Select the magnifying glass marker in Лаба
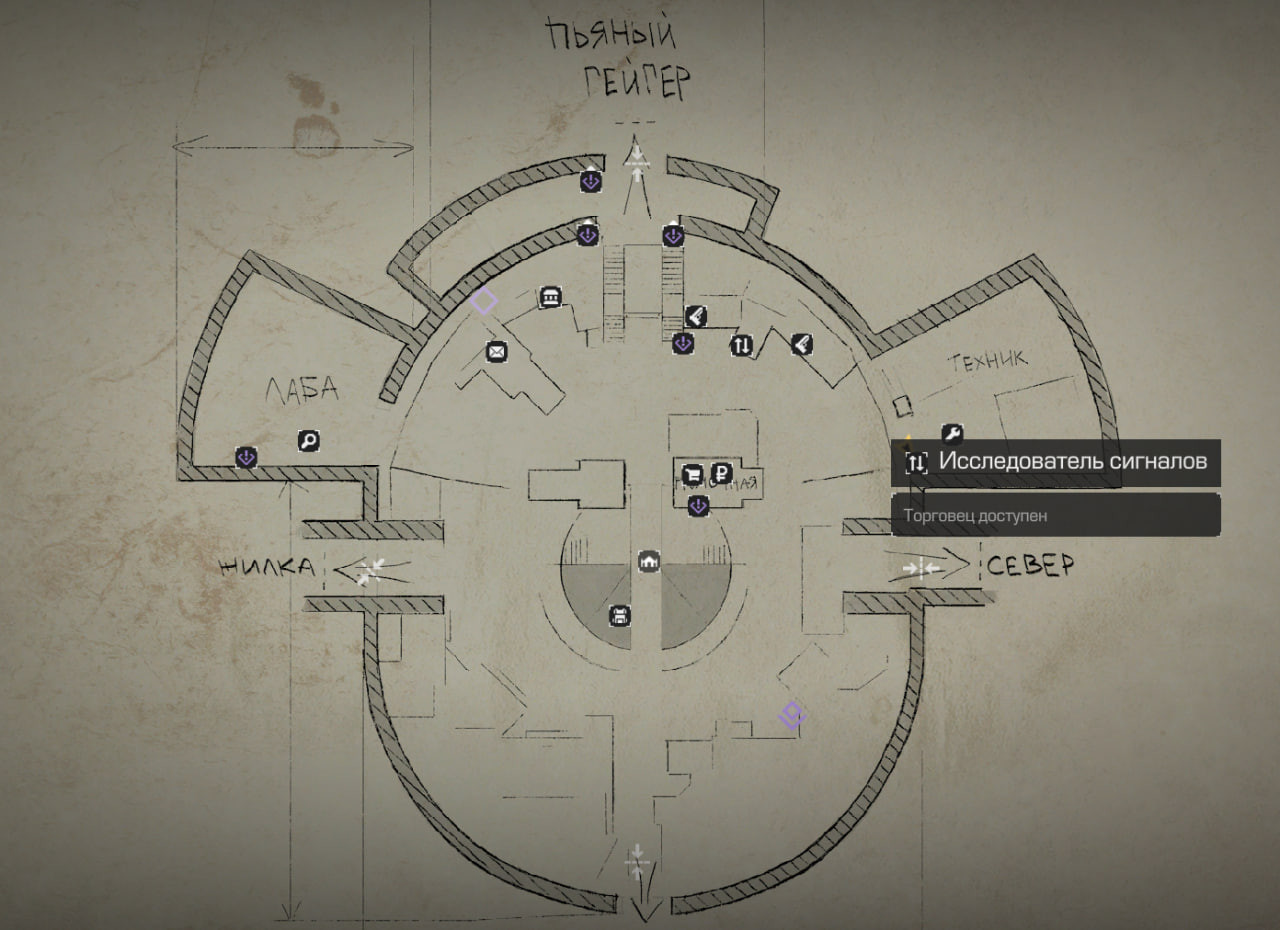Viewport: 1280px width, 930px height. point(309,440)
